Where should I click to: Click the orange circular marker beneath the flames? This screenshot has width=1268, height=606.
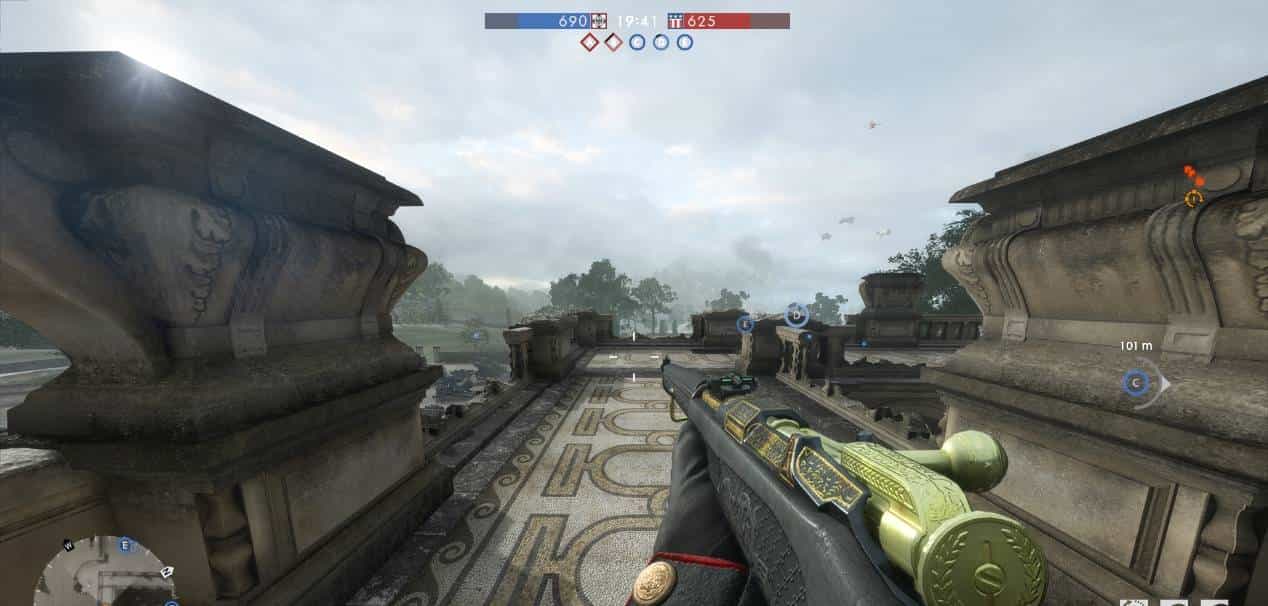[1193, 199]
